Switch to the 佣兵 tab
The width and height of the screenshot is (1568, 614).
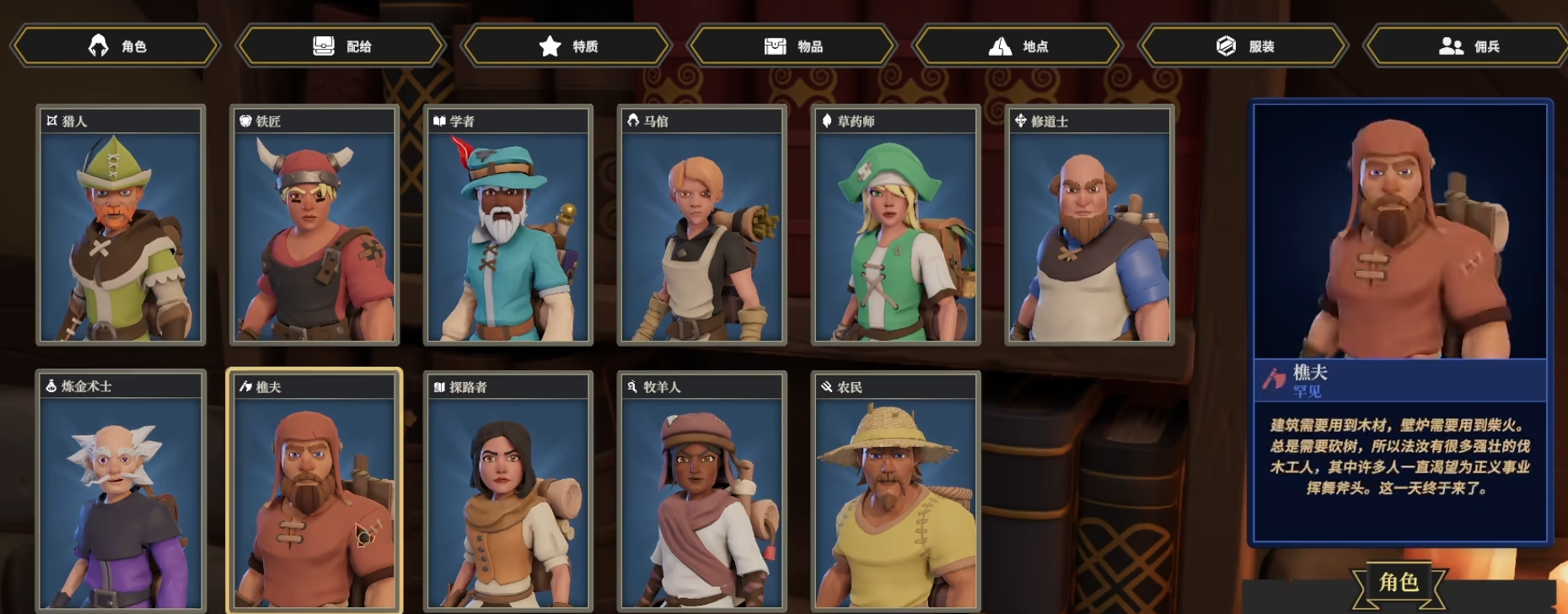tap(1469, 46)
